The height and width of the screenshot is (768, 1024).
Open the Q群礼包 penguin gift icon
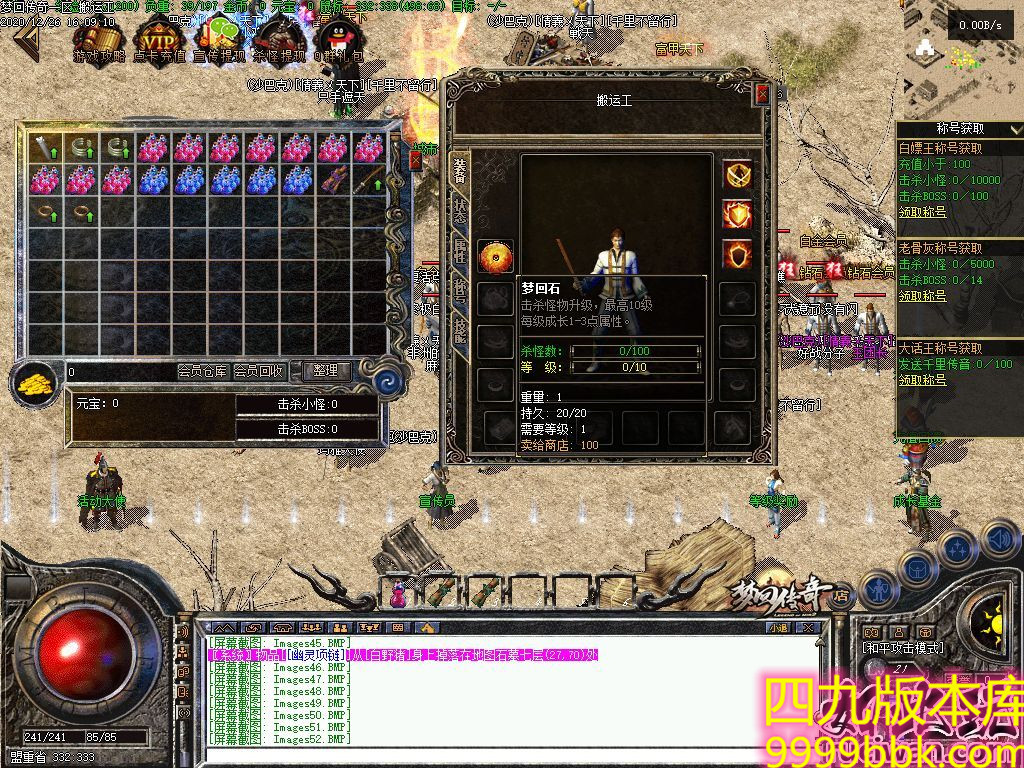click(338, 43)
